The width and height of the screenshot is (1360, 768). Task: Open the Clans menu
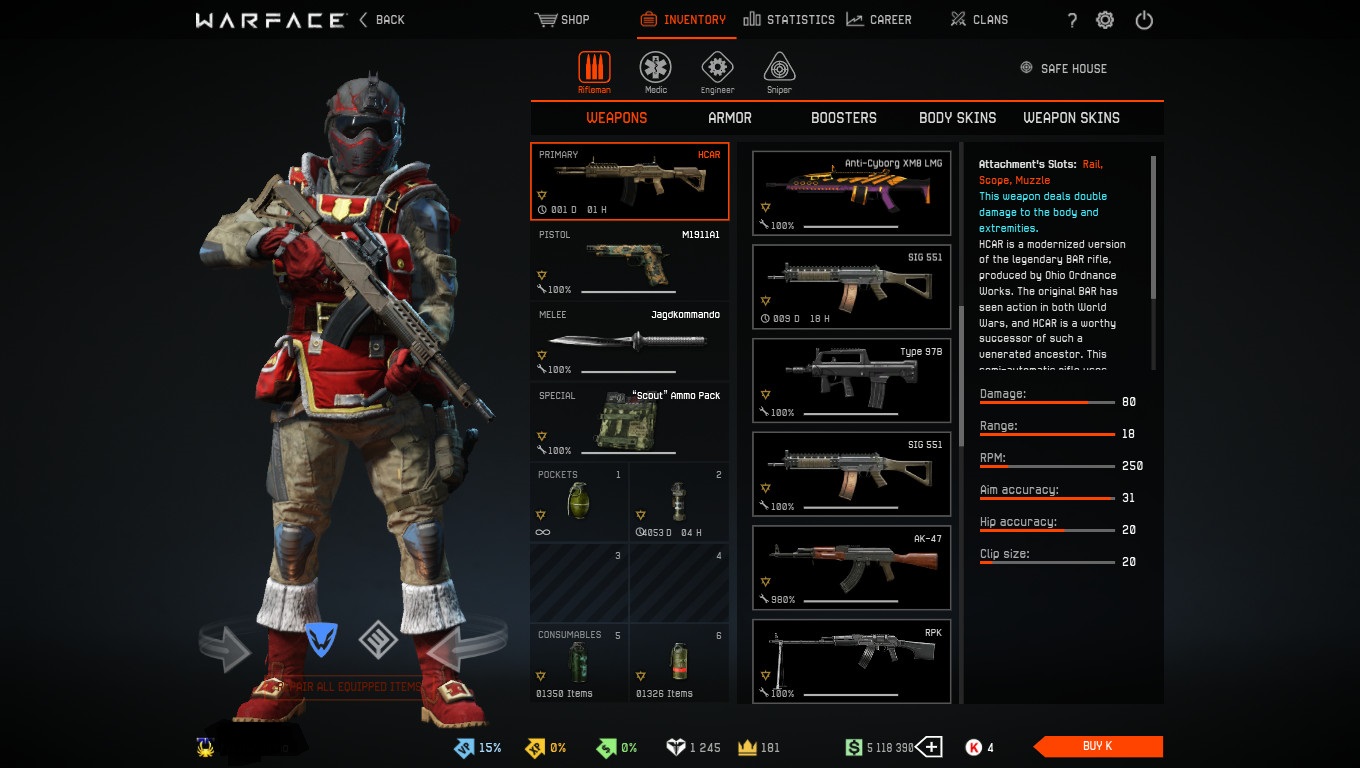tap(978, 19)
